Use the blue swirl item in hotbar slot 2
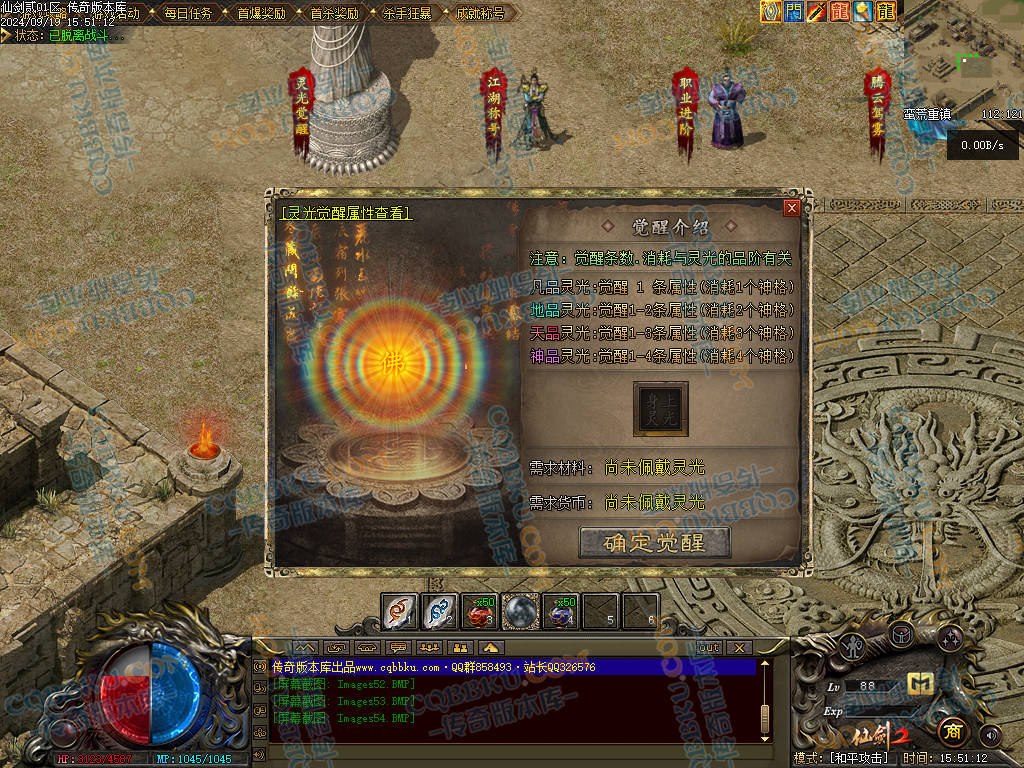 [440, 611]
